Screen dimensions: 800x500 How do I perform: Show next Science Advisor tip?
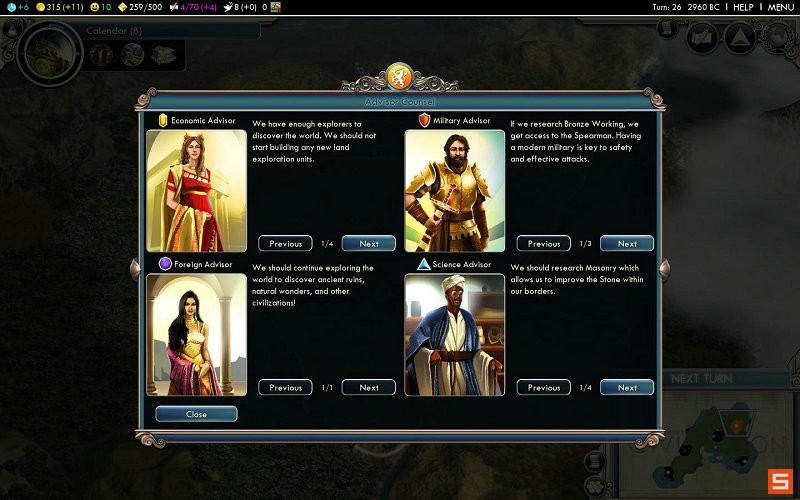627,387
